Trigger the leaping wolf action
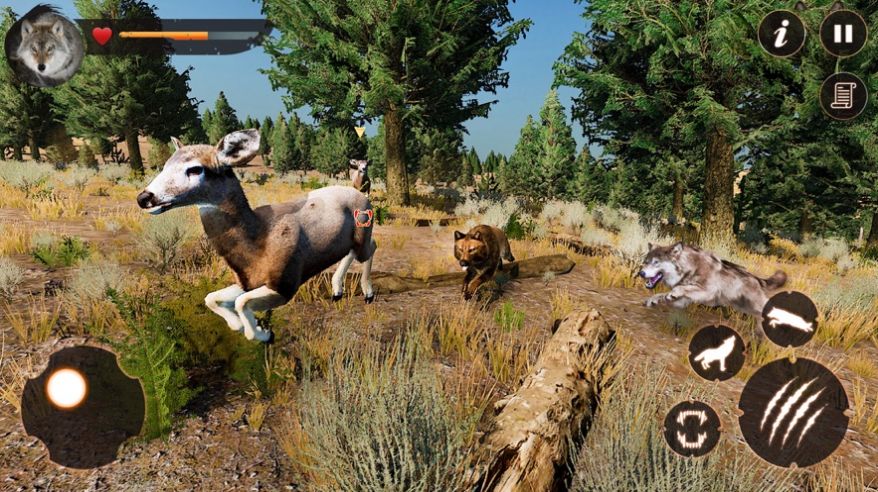 tap(790, 319)
